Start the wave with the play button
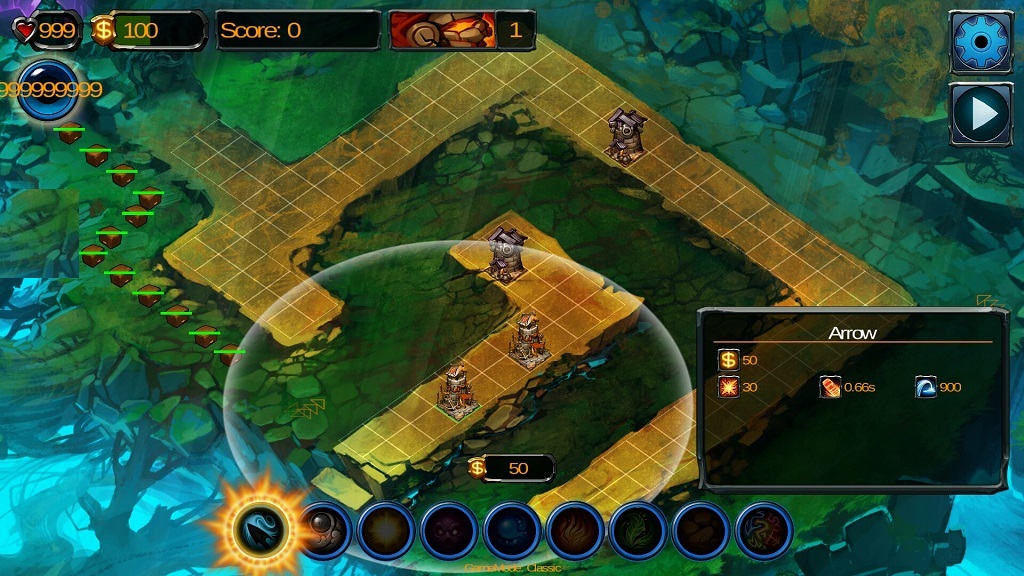1024x576 pixels. click(x=981, y=114)
